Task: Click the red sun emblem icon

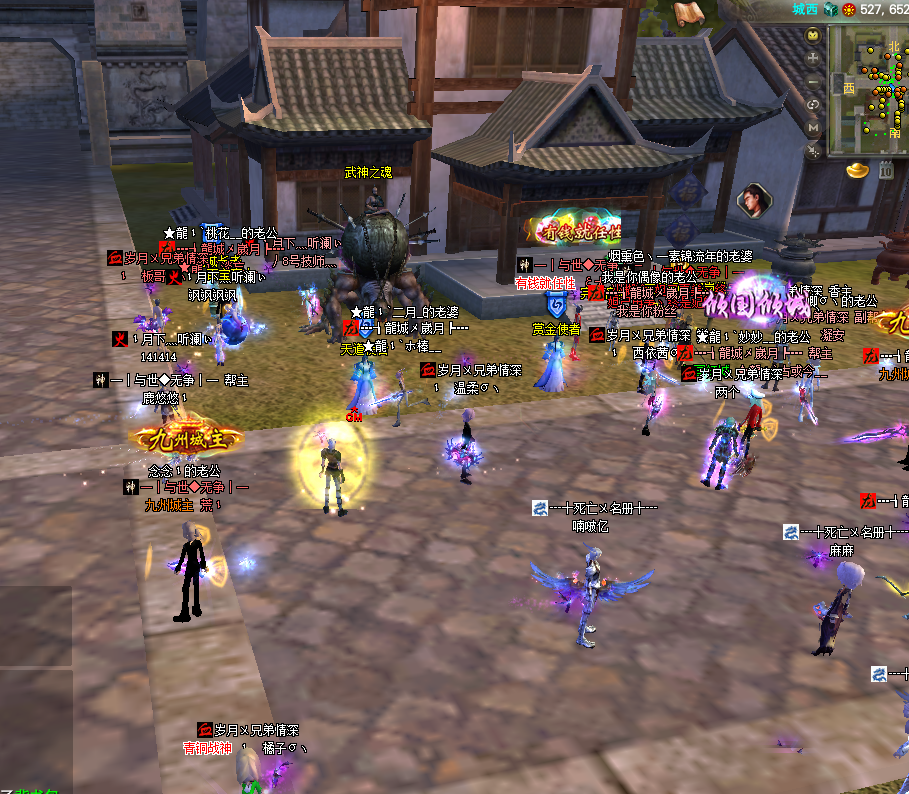Action: coord(849,9)
